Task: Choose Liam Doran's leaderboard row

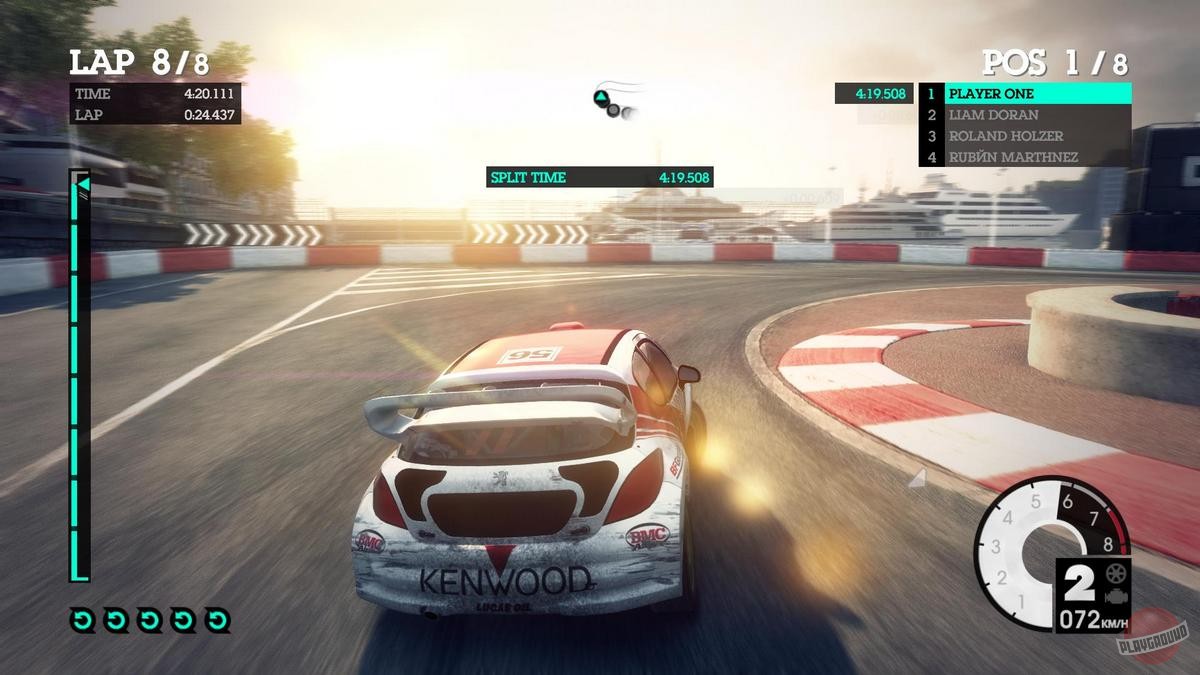Action: point(1024,115)
